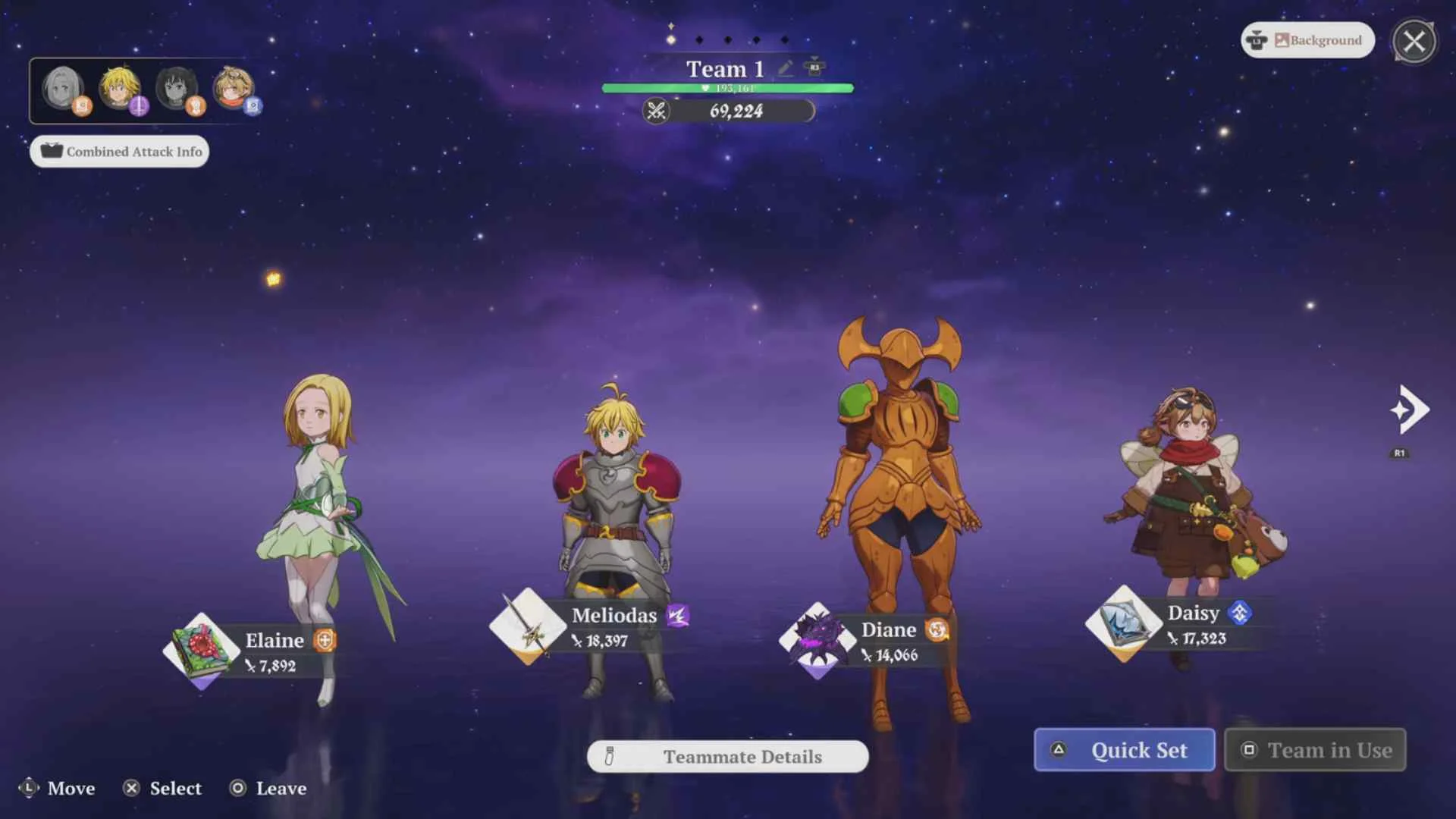Toggle Daisy's roster portrait selection
This screenshot has width=1456, height=819.
pyautogui.click(x=233, y=86)
